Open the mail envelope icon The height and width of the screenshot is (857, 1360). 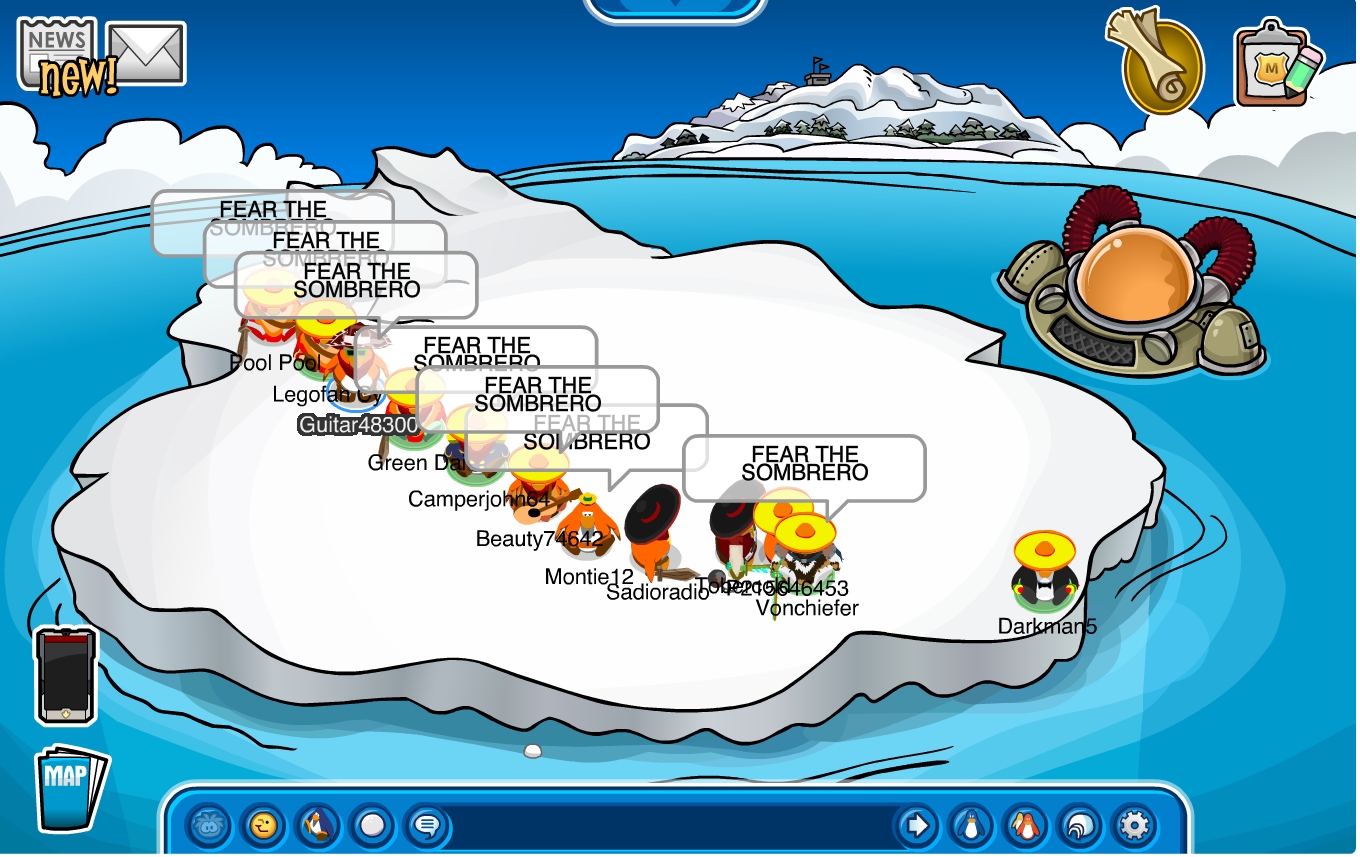tap(146, 53)
